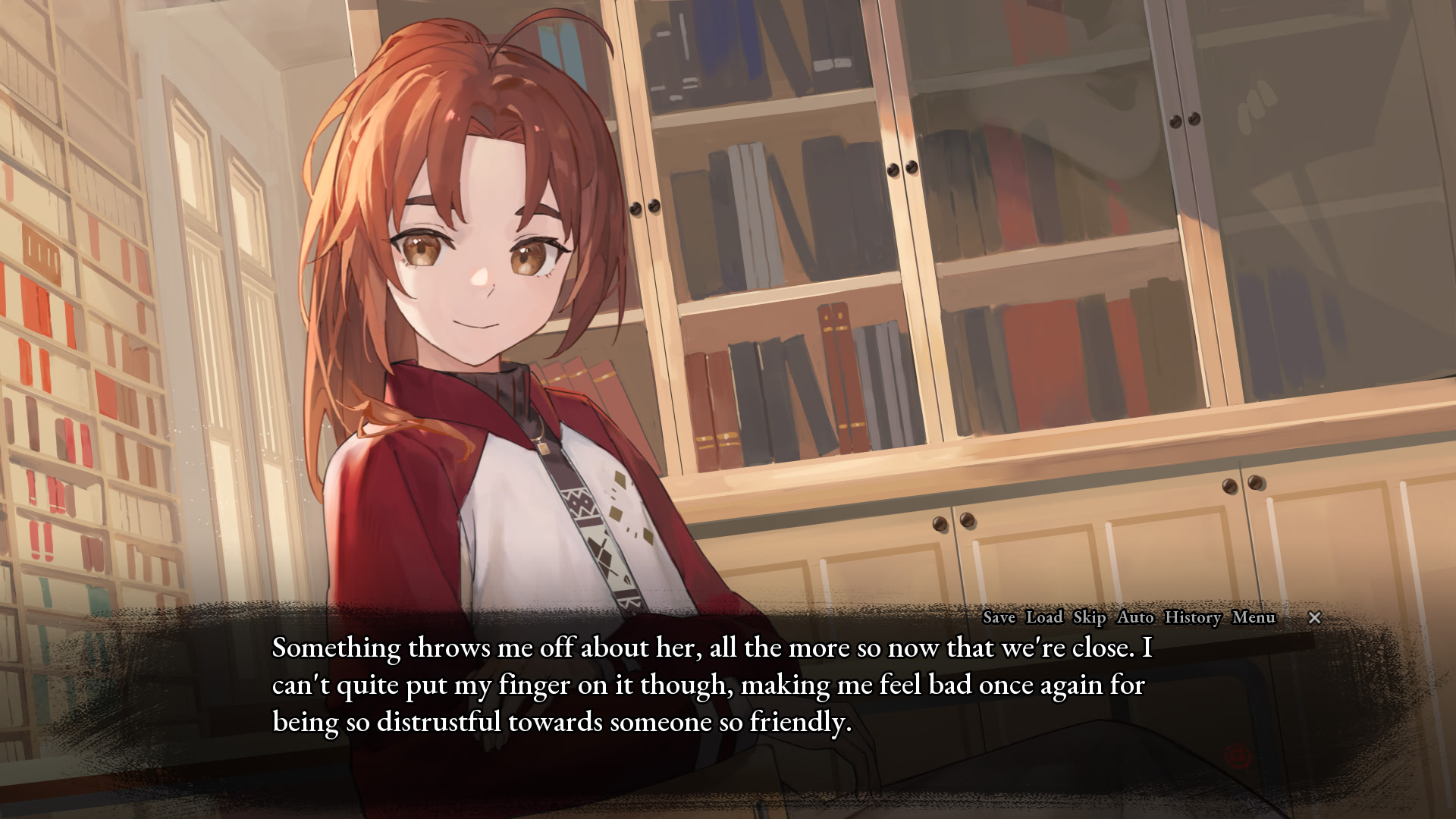Activate Skip to fast-forward dialogue

click(x=1089, y=617)
